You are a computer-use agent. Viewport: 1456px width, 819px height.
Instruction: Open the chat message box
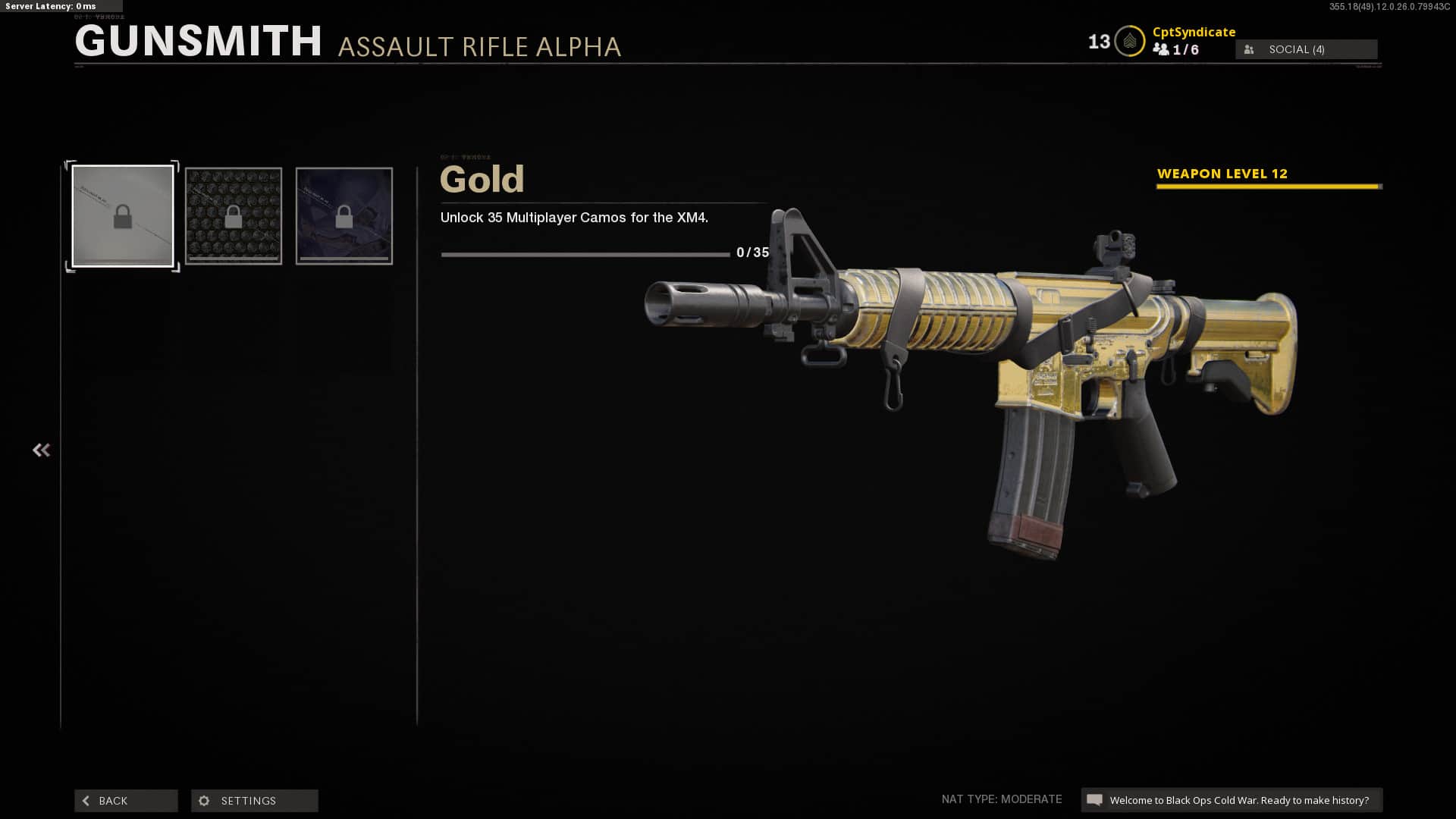(1231, 800)
